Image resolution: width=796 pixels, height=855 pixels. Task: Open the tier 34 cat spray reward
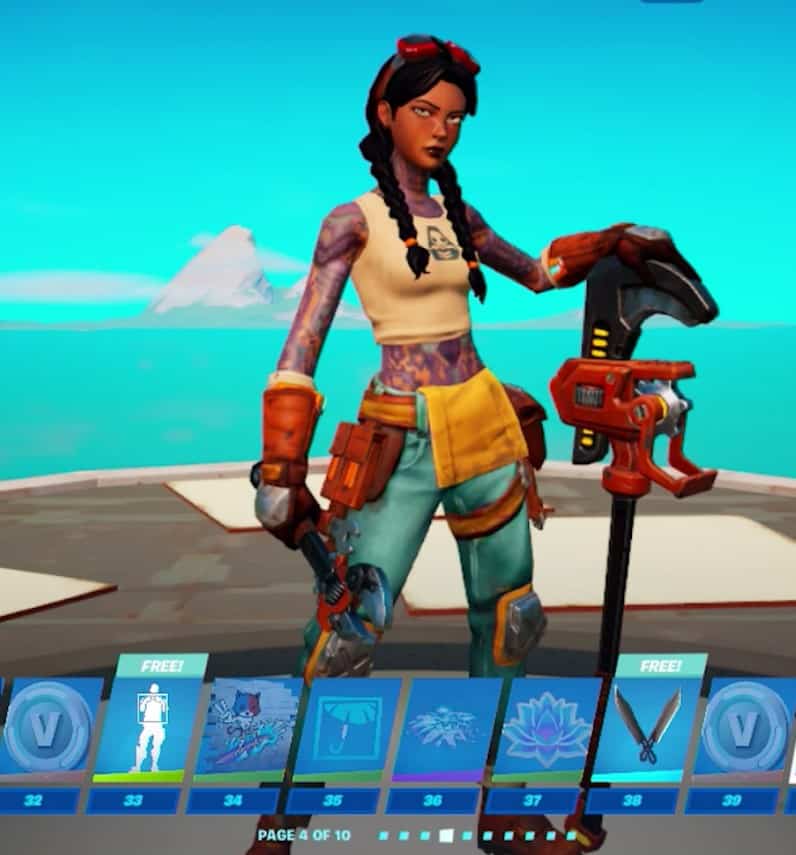[246, 727]
